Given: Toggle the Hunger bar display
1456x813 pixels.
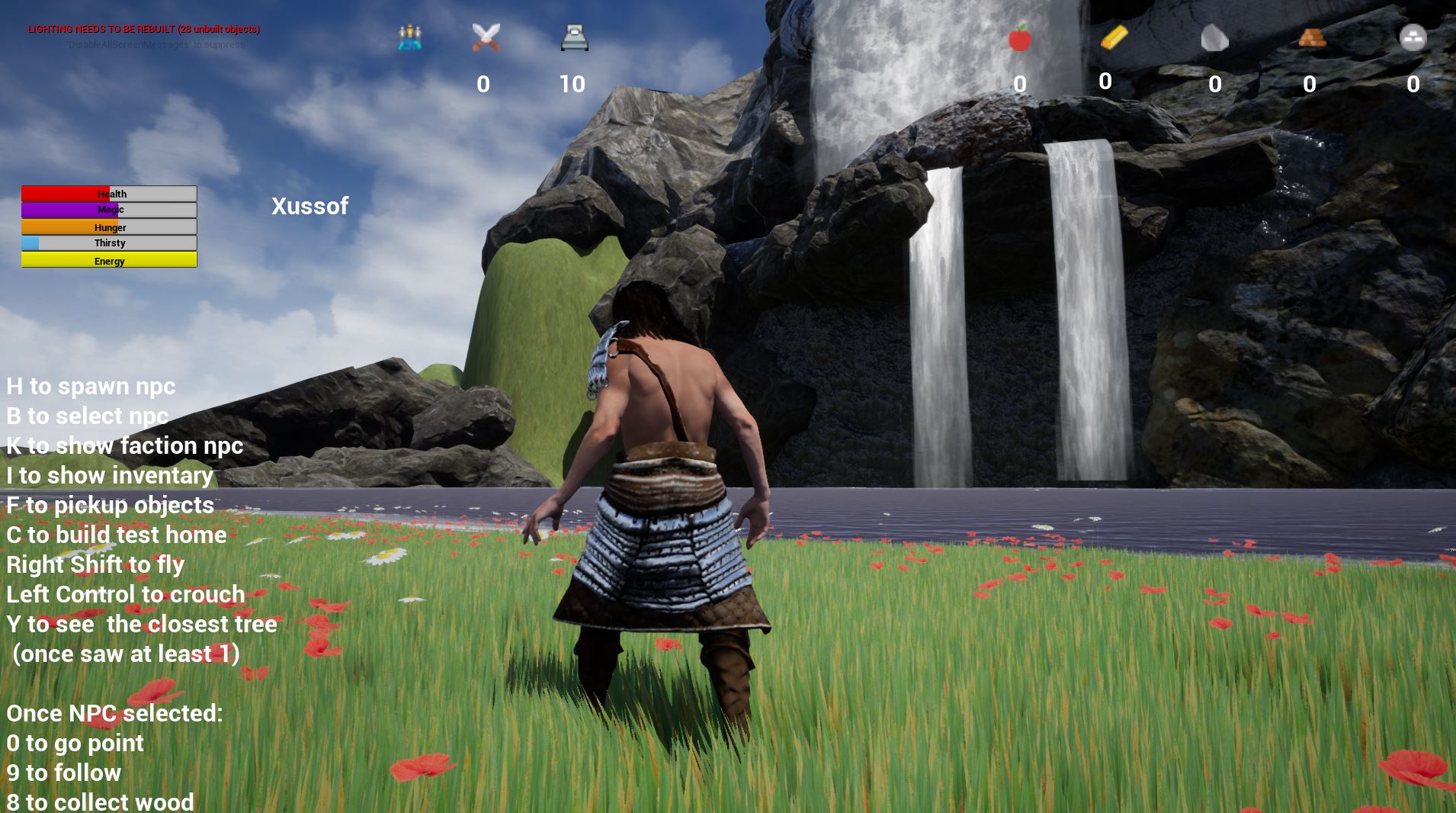Looking at the screenshot, I should (108, 227).
